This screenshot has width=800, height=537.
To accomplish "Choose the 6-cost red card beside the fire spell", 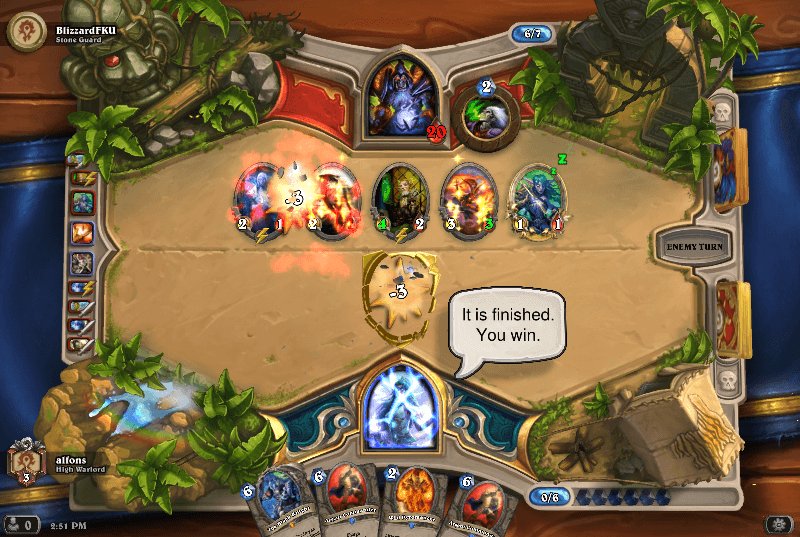I will 345,500.
